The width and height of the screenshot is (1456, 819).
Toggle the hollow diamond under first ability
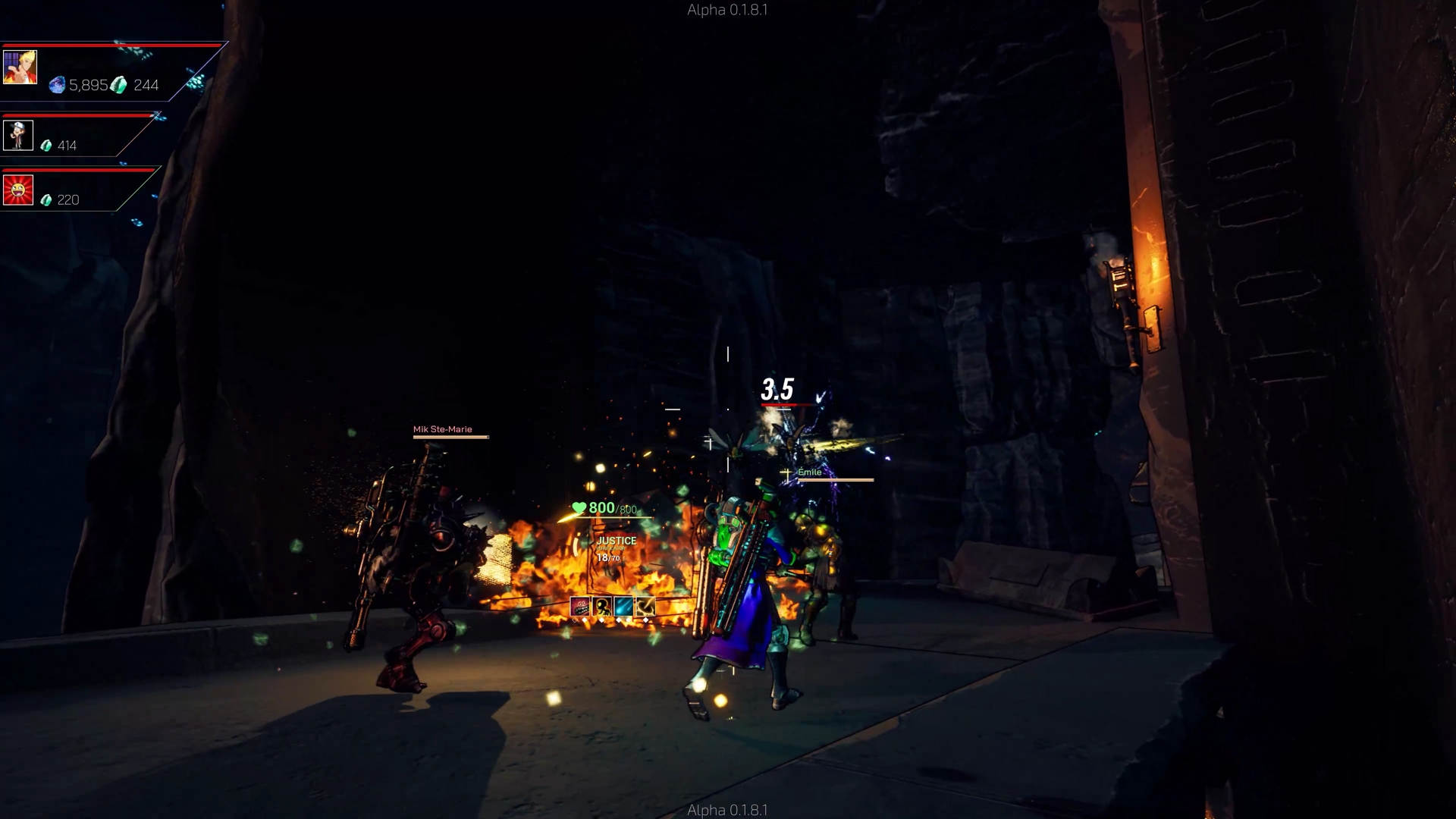(575, 620)
